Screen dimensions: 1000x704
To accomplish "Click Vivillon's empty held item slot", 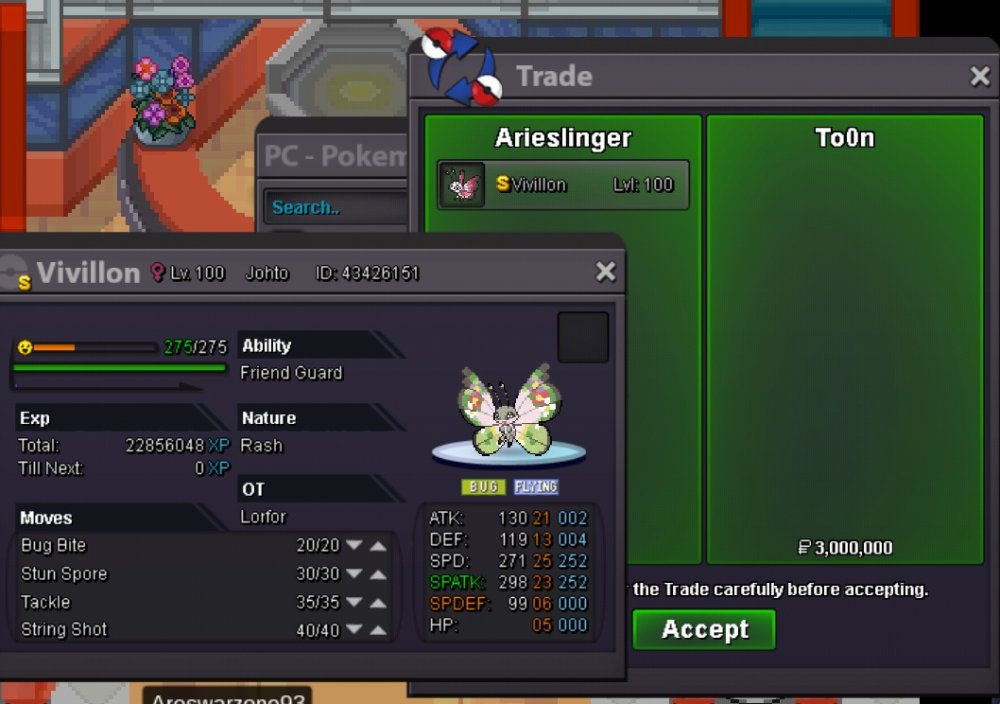I will click(583, 337).
